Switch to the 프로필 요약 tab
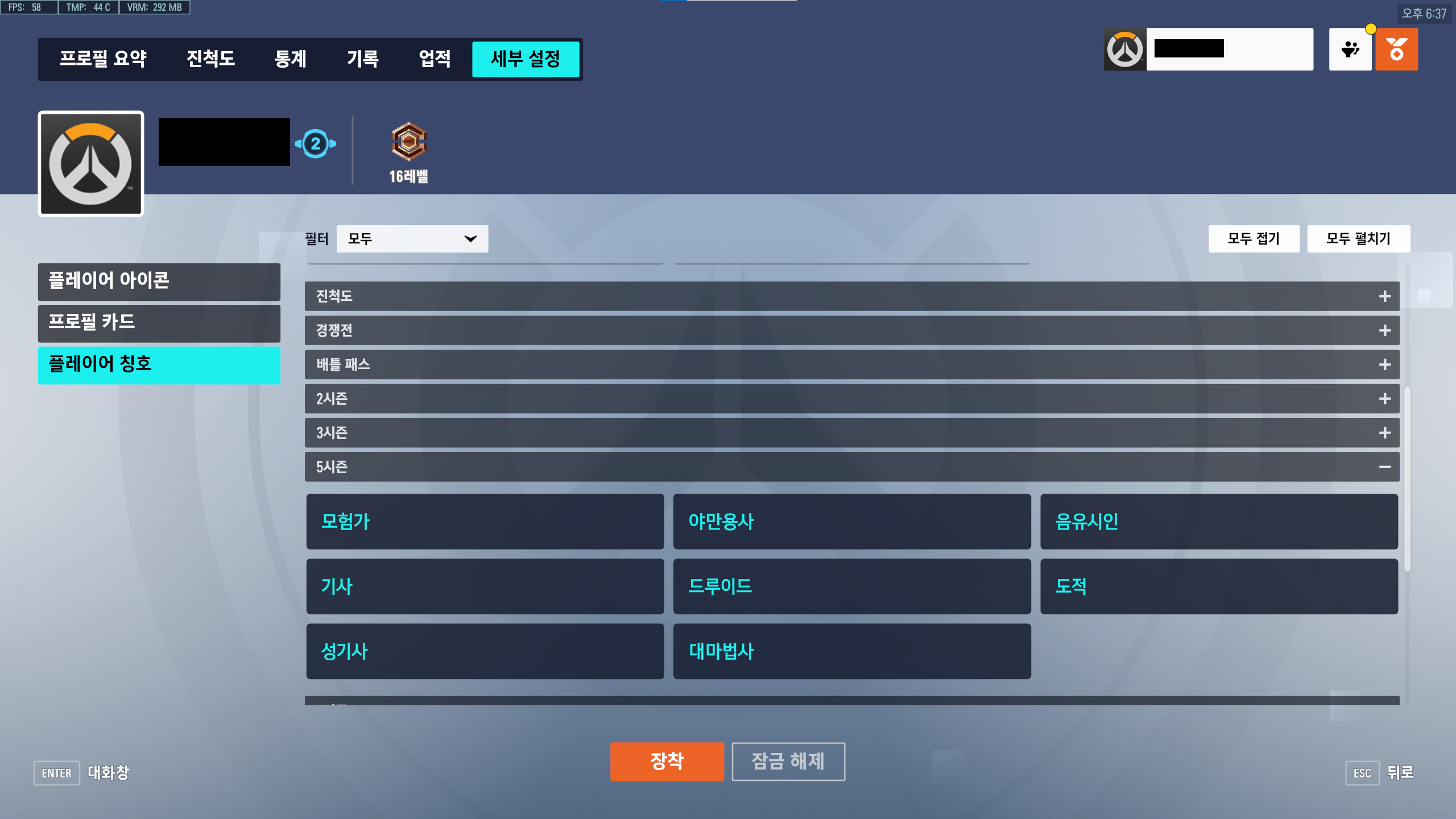 pyautogui.click(x=104, y=59)
